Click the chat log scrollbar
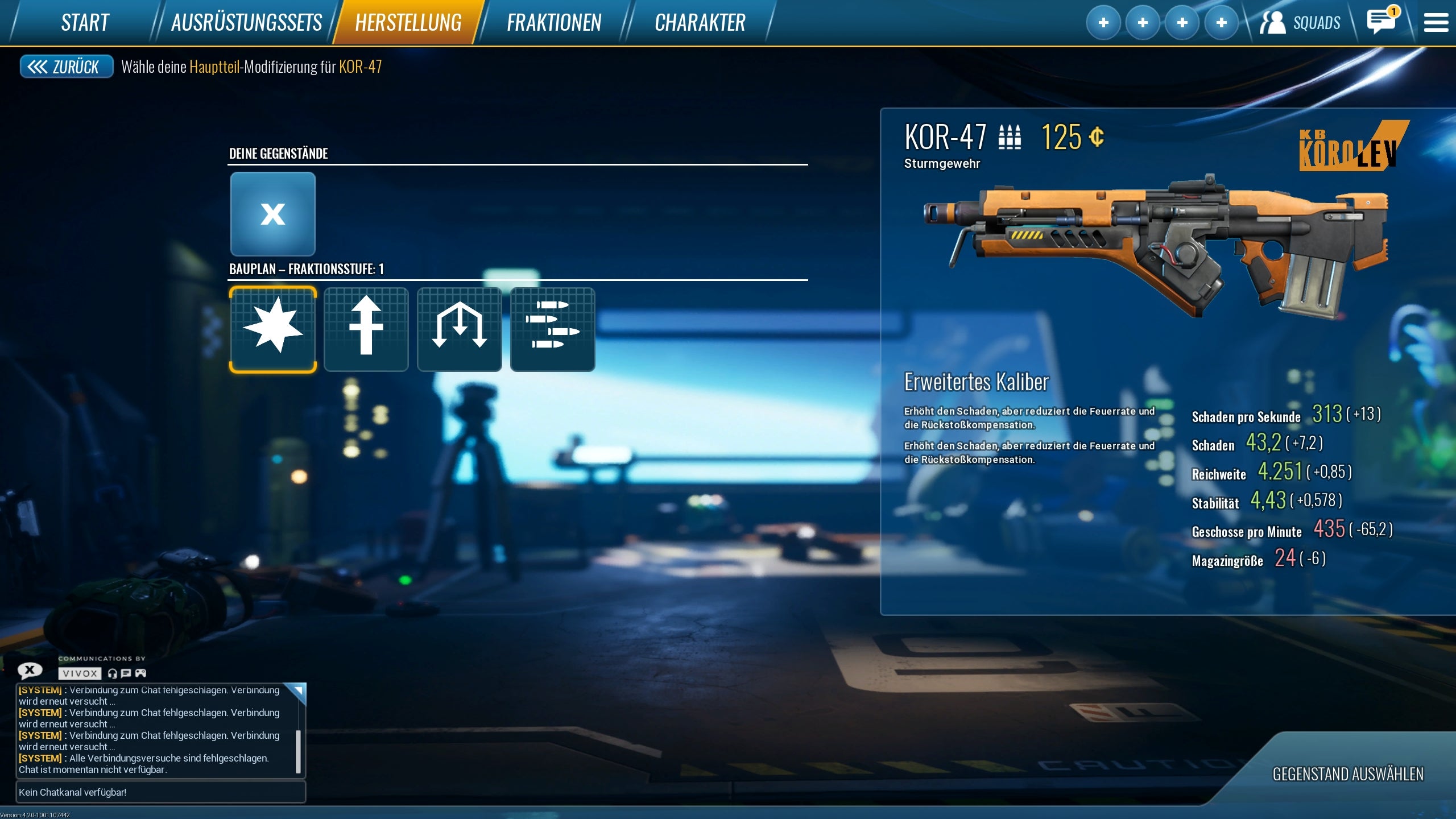The image size is (1456, 819). [x=298, y=751]
